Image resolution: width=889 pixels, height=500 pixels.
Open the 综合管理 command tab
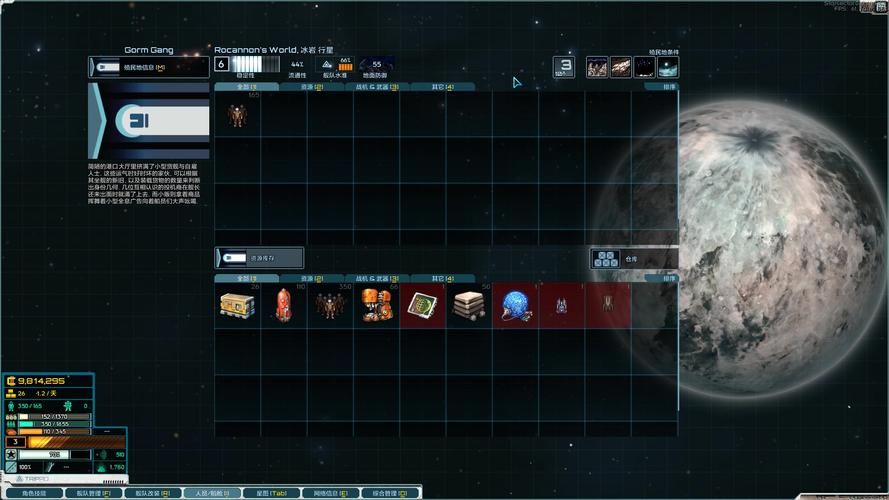click(x=390, y=493)
